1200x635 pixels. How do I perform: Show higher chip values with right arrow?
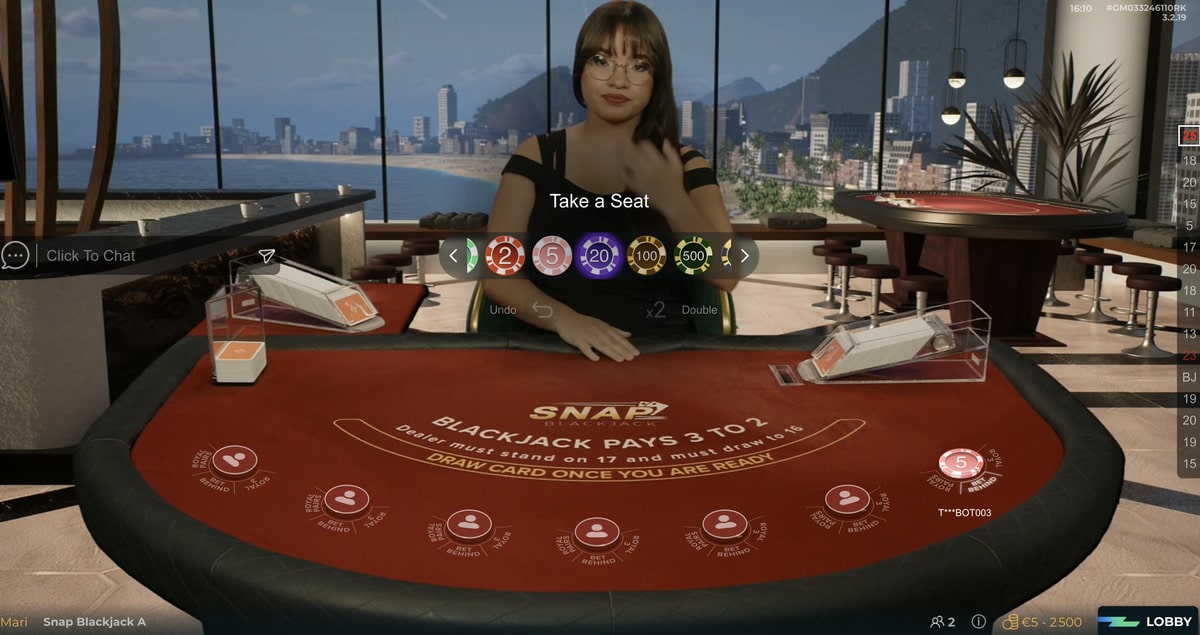[744, 256]
